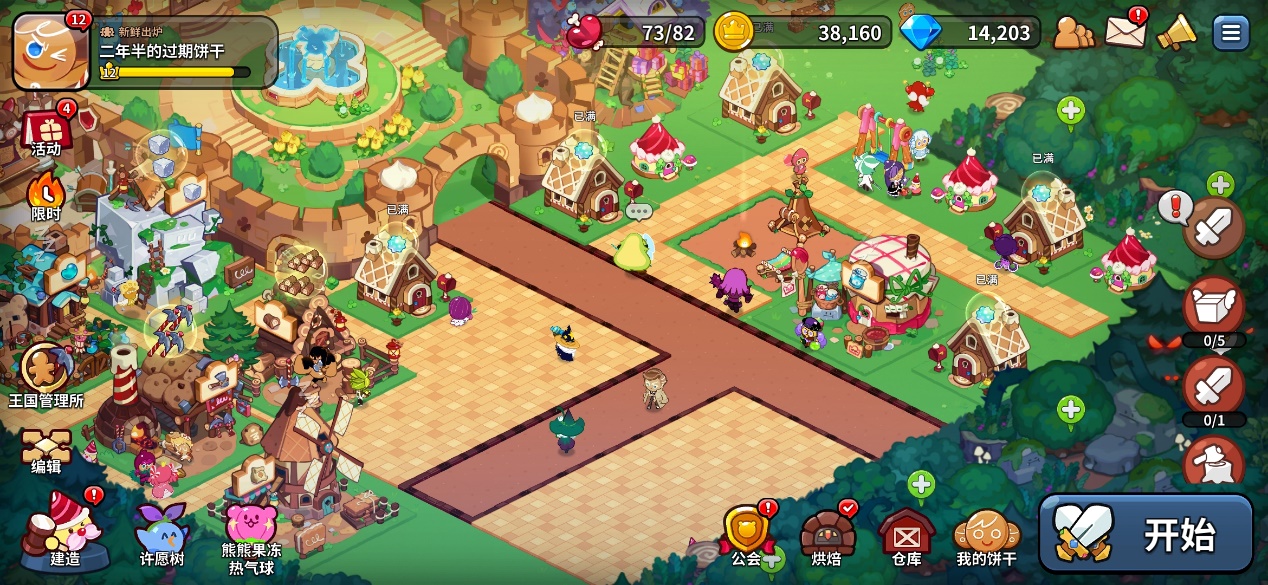
Task: Open the 烘焙 baking oven menu
Action: tap(827, 534)
